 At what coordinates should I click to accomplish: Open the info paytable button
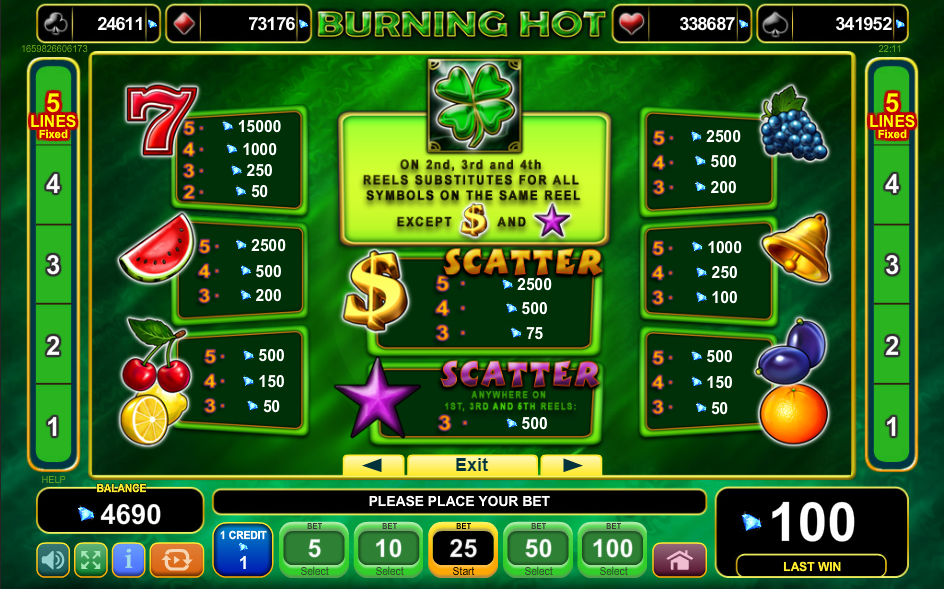click(128, 560)
